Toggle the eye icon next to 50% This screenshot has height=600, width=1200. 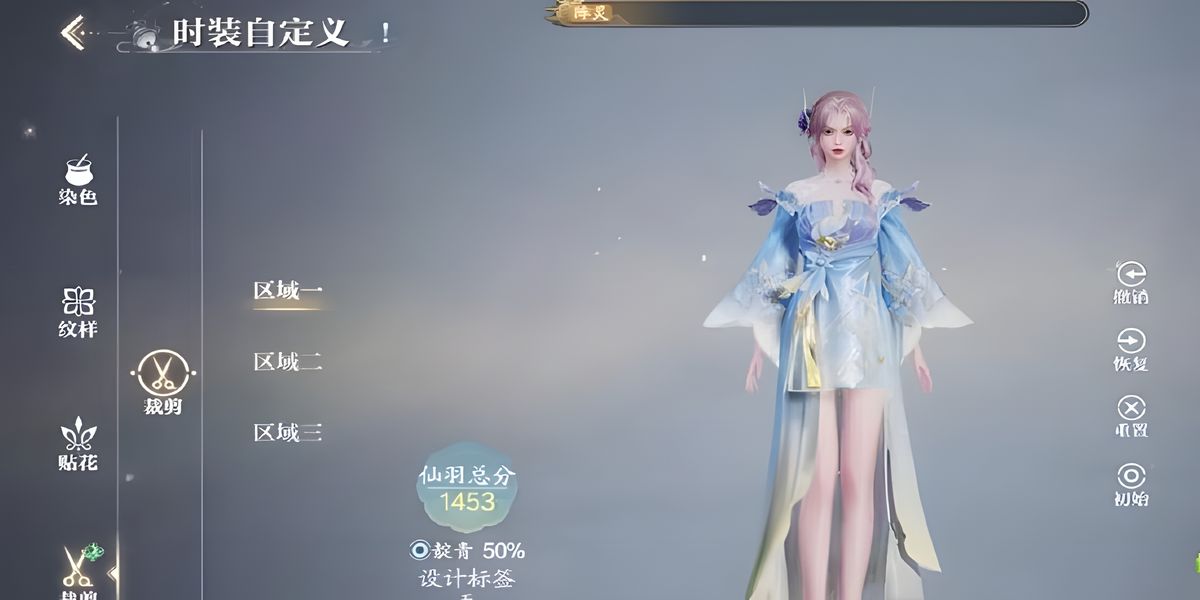click(419, 550)
